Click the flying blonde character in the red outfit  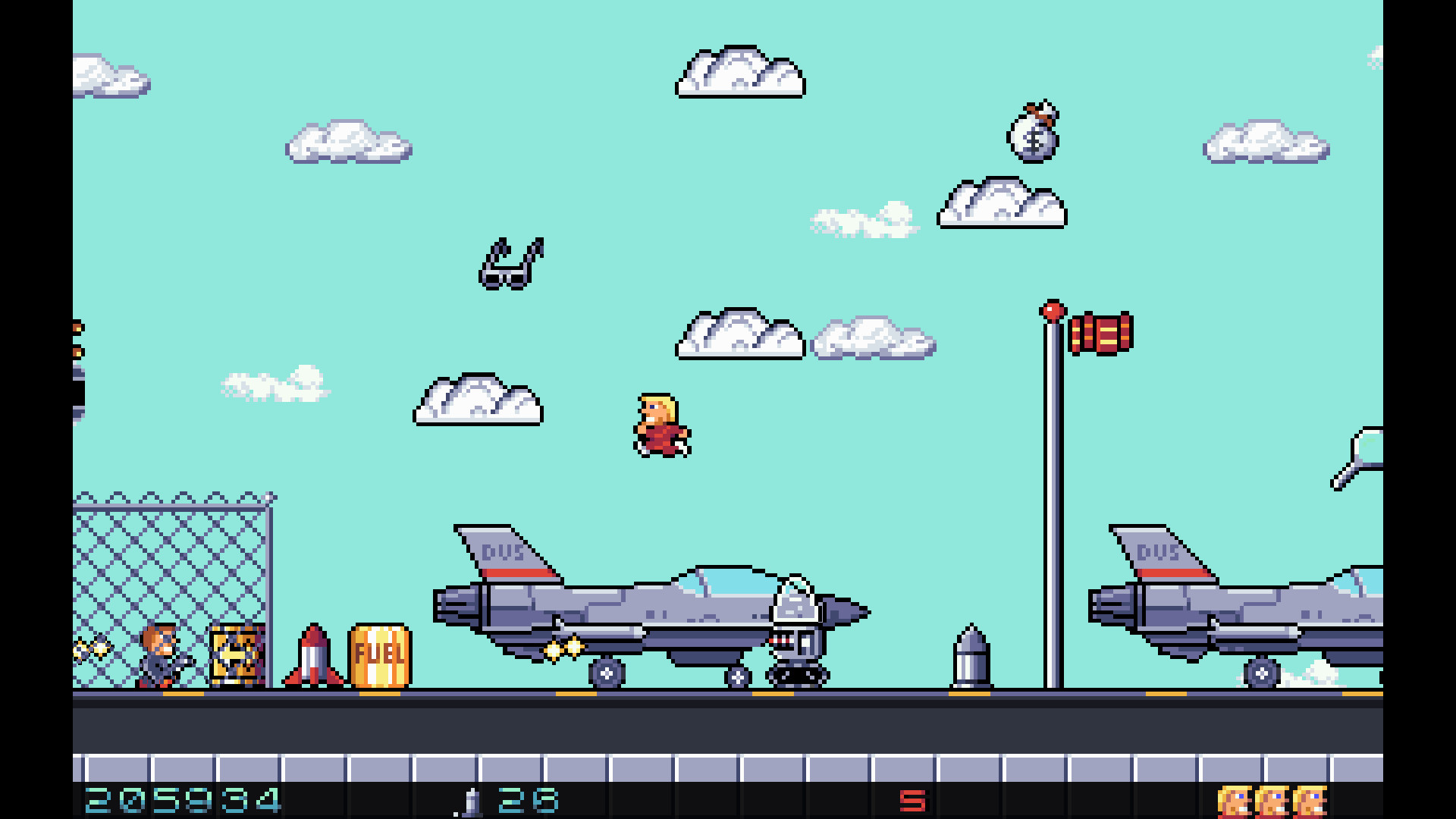coord(661,425)
